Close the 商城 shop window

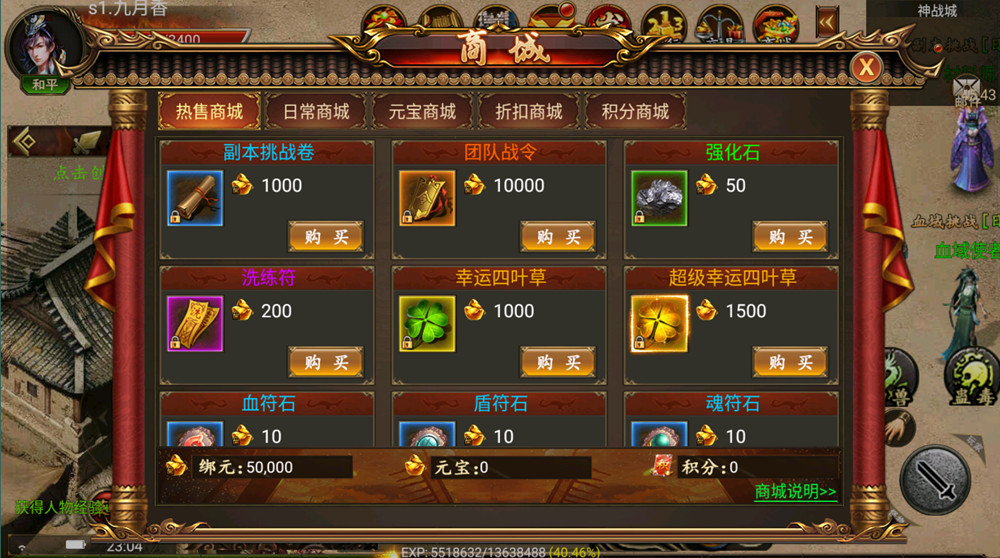[x=865, y=67]
